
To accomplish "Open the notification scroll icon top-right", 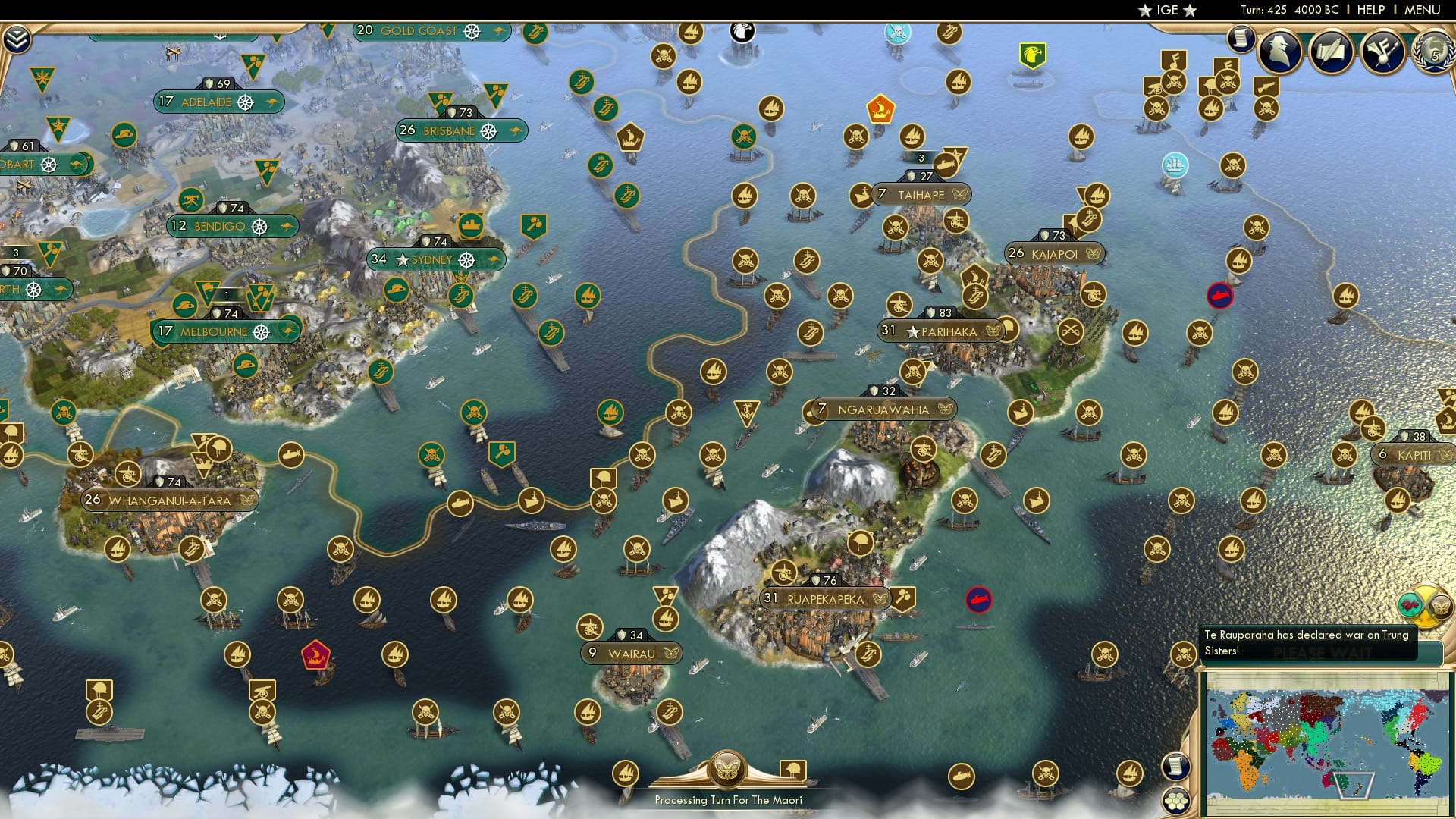I will pyautogui.click(x=1241, y=39).
